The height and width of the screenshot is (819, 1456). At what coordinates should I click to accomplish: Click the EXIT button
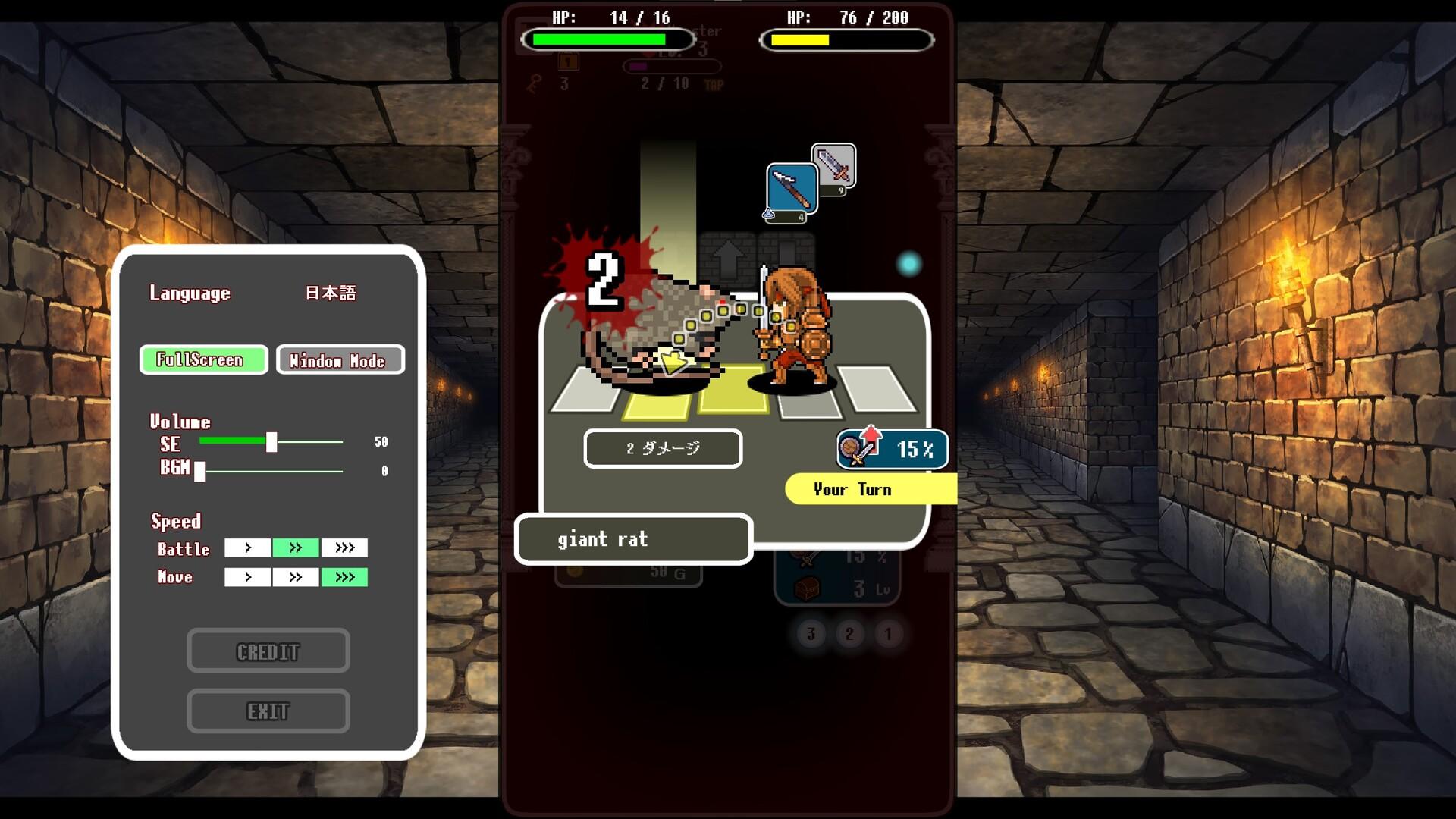click(268, 711)
